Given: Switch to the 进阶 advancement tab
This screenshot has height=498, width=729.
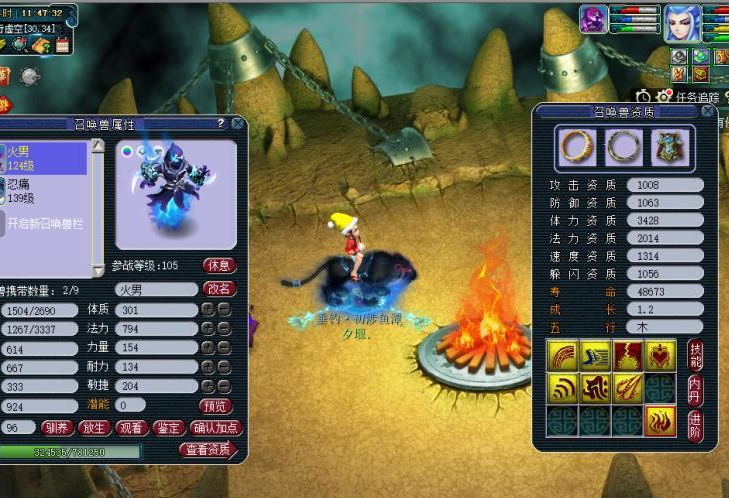Looking at the screenshot, I should (x=696, y=424).
